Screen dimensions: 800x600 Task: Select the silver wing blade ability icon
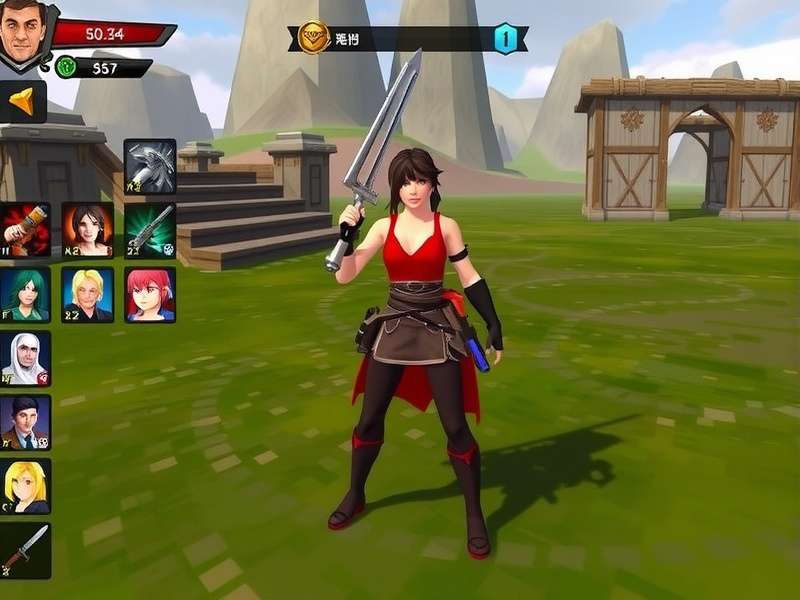[150, 166]
